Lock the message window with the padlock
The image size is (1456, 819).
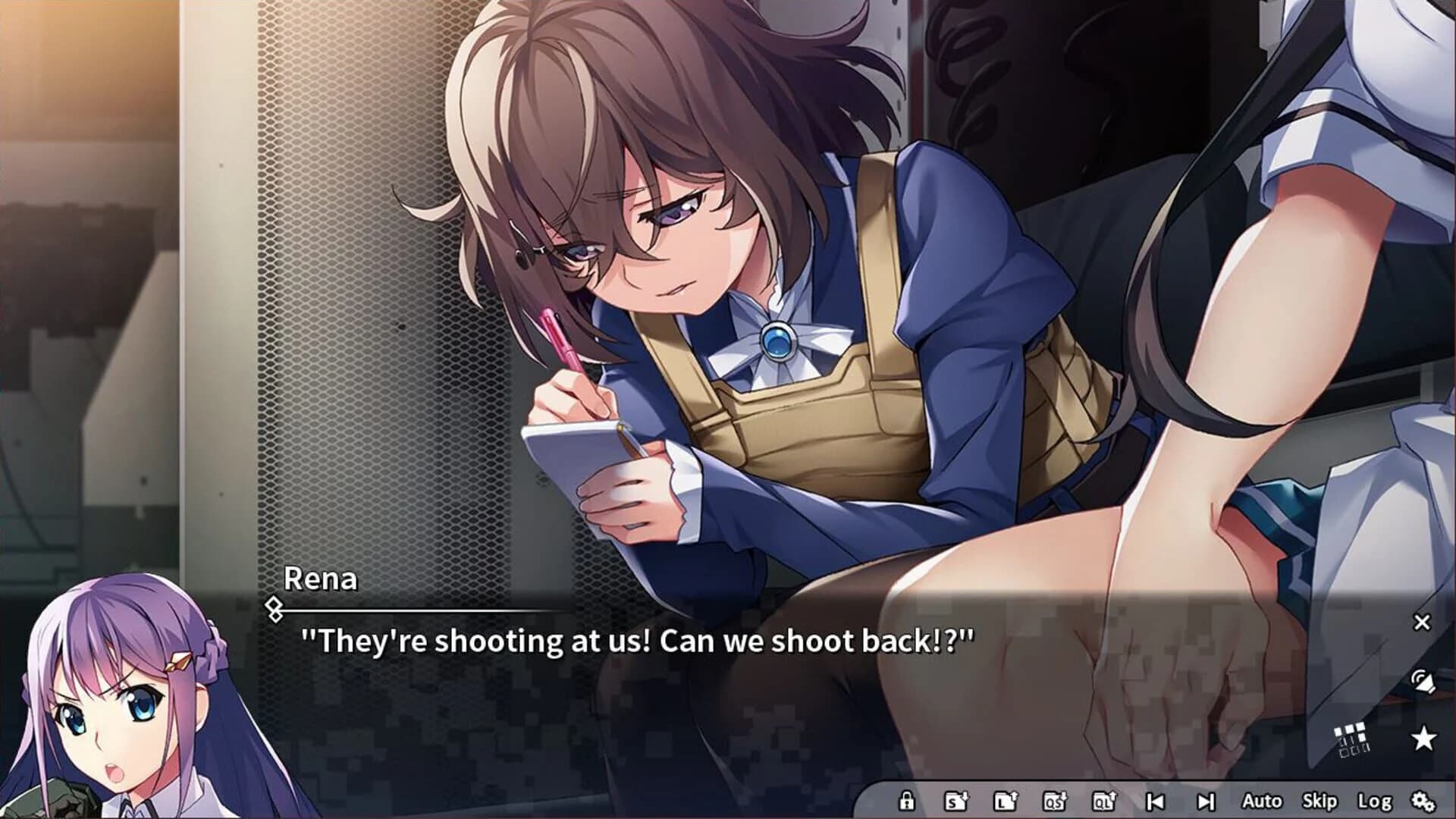[x=907, y=801]
